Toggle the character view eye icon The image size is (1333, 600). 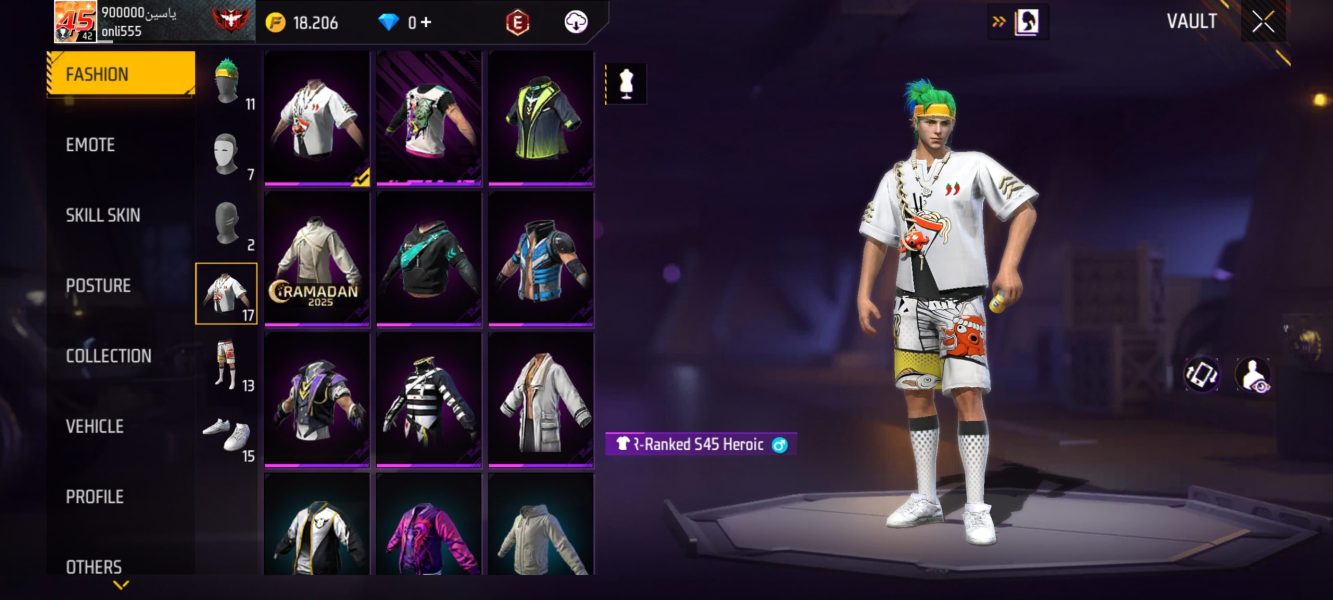[x=1252, y=375]
